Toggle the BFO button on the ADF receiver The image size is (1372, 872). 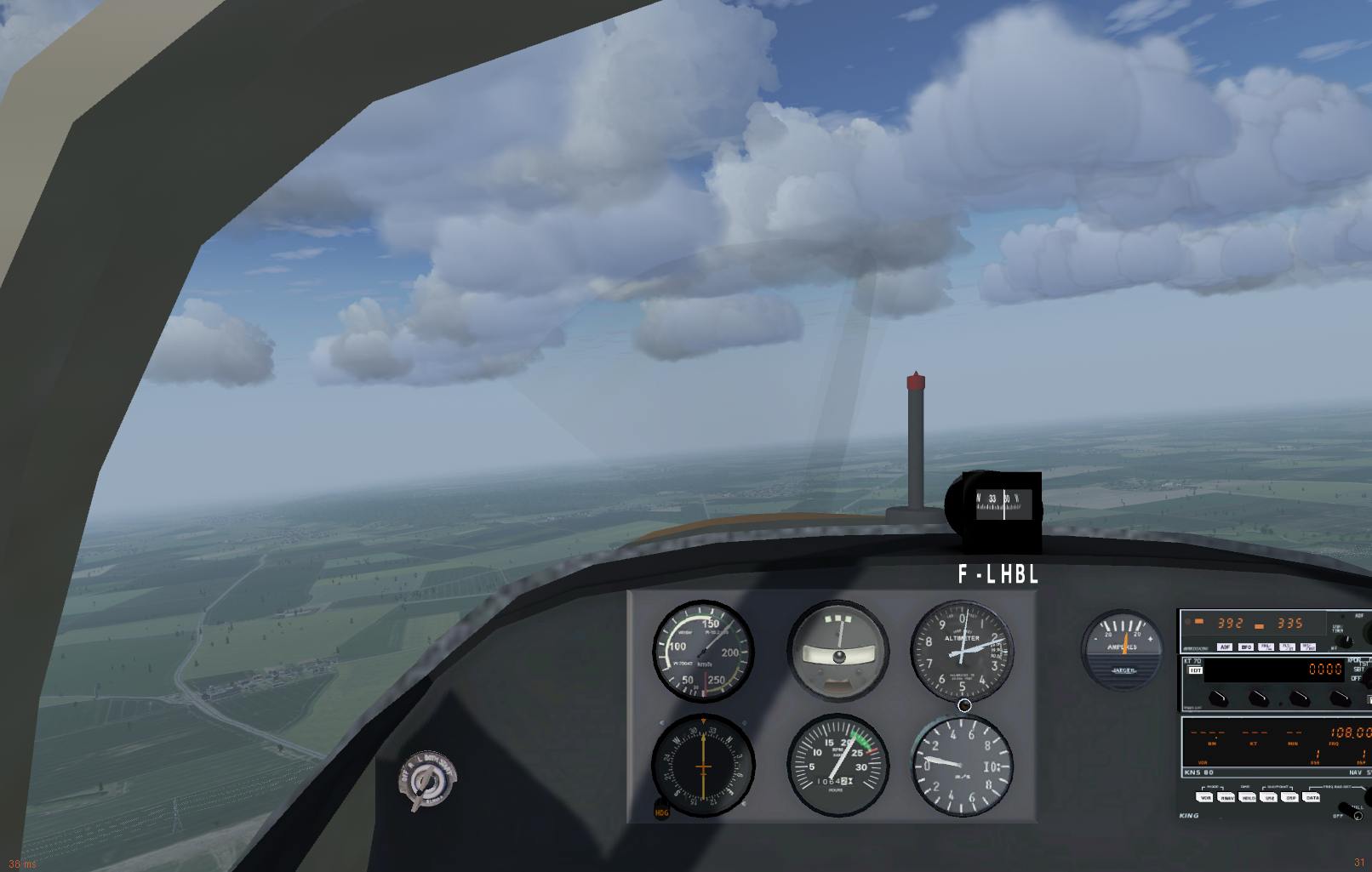(x=1246, y=647)
